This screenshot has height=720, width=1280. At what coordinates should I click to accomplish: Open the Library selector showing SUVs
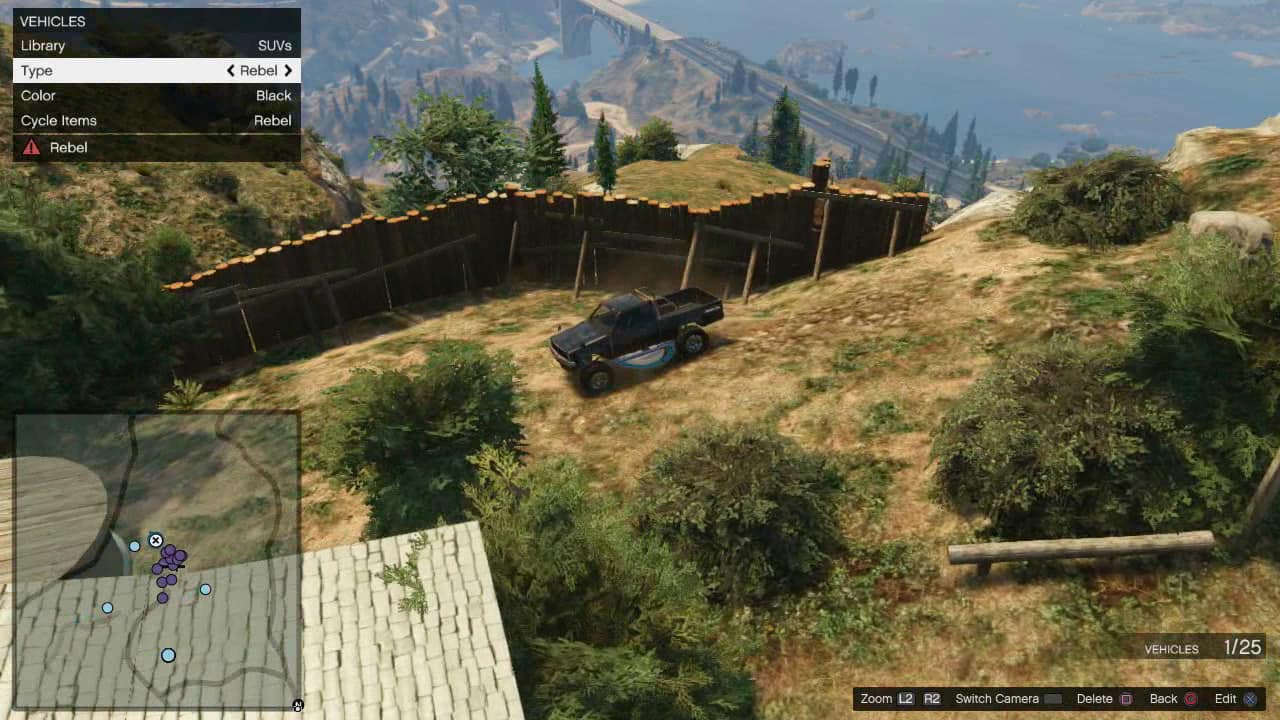pyautogui.click(x=156, y=45)
